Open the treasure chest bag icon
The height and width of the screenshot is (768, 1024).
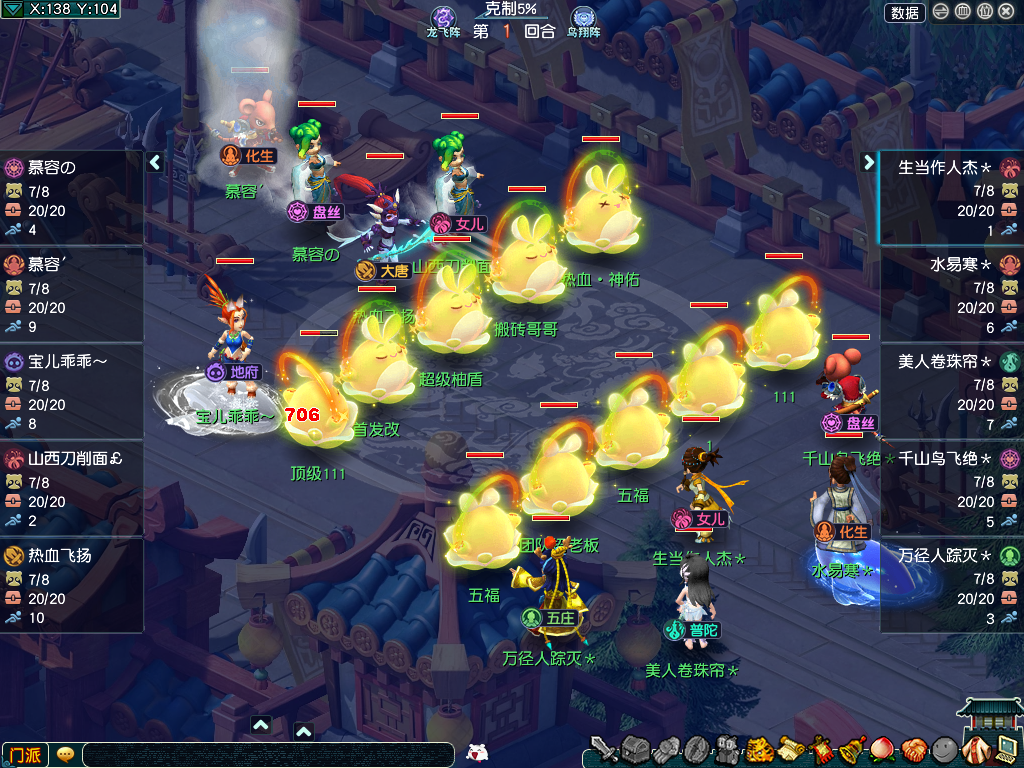coord(636,749)
